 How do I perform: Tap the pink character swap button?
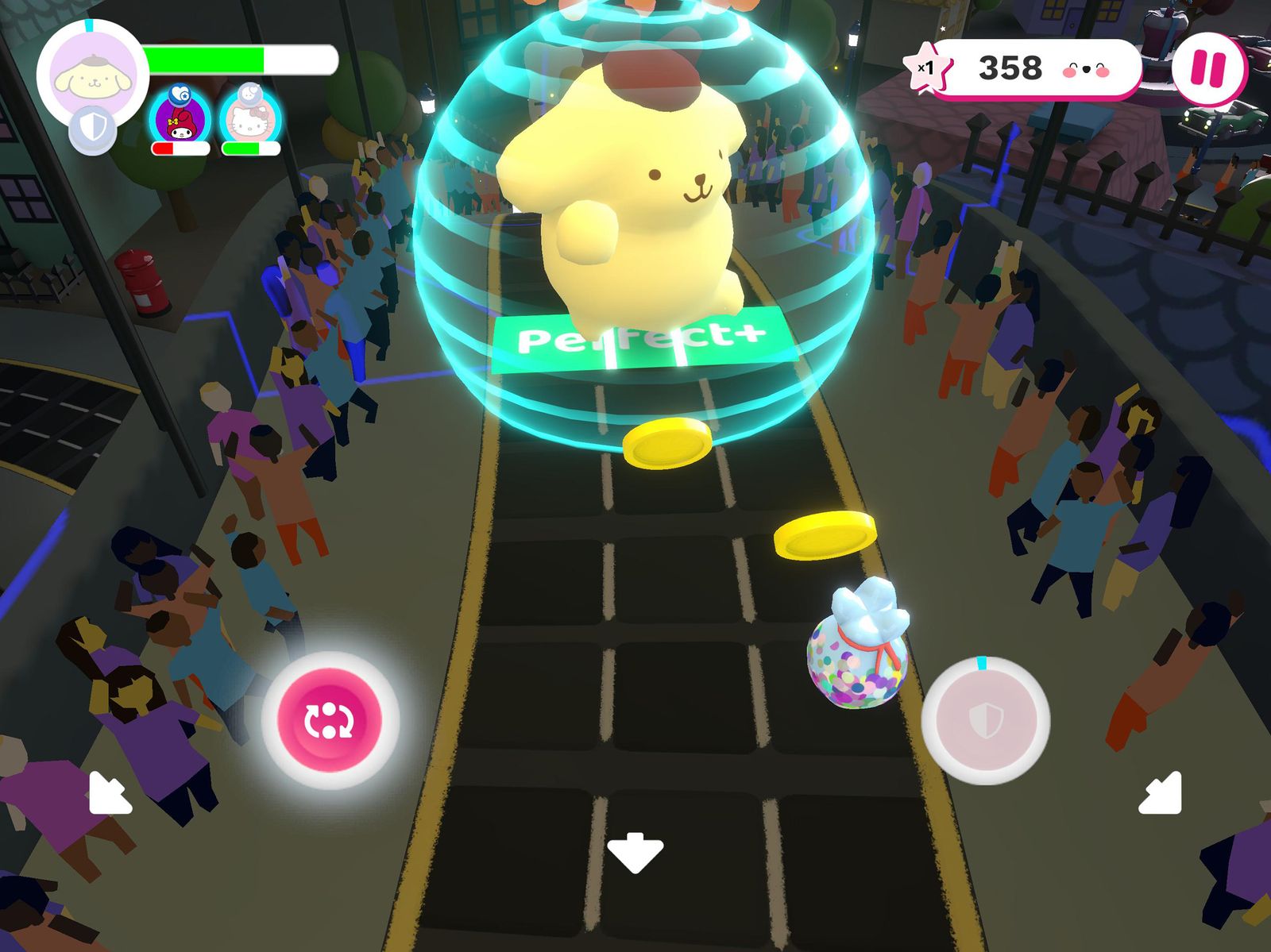click(330, 720)
